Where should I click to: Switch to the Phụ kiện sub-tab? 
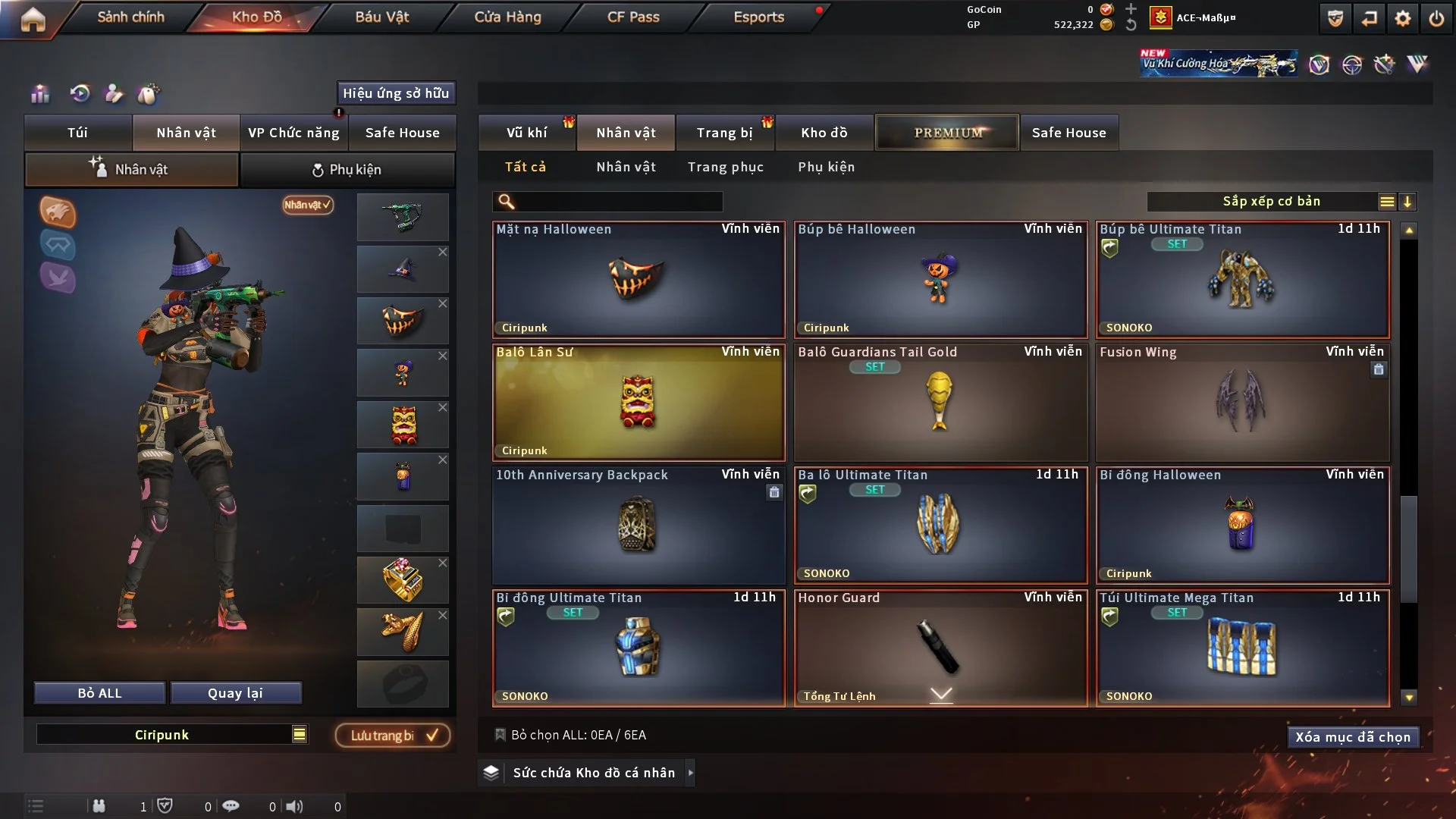pos(347,170)
